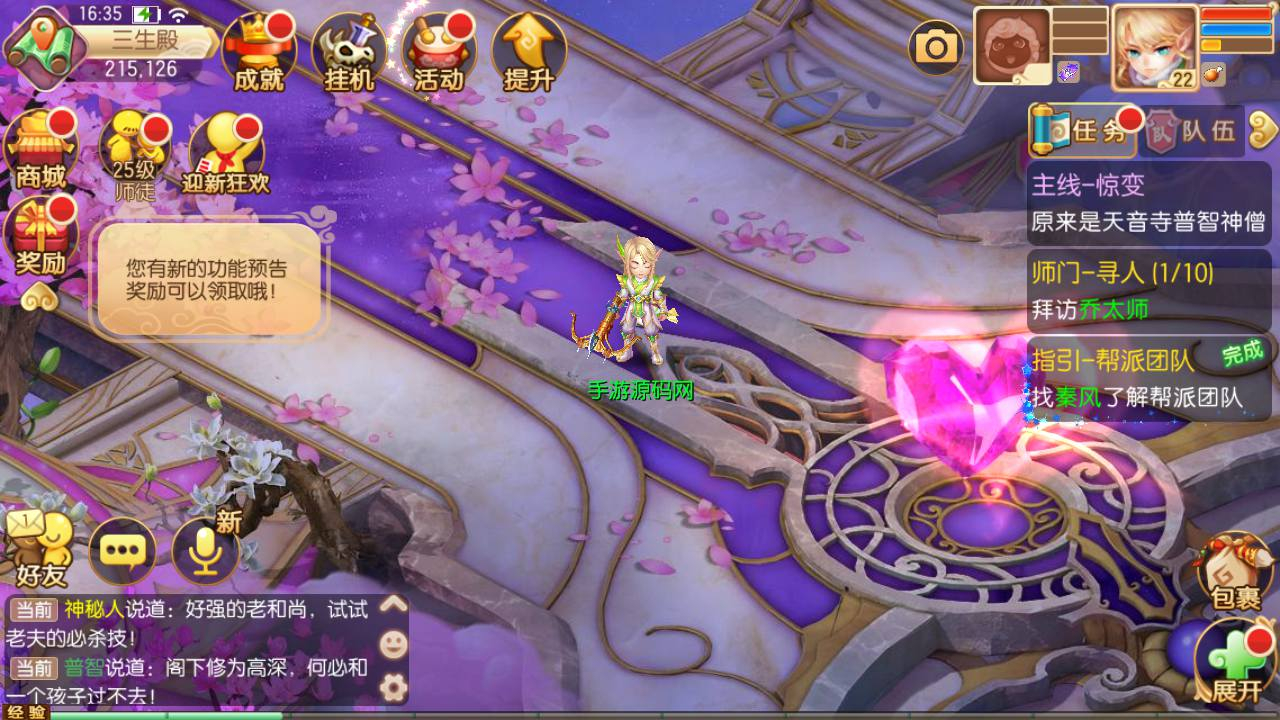
Task: Open the 活动 events panel
Action: pyautogui.click(x=438, y=52)
